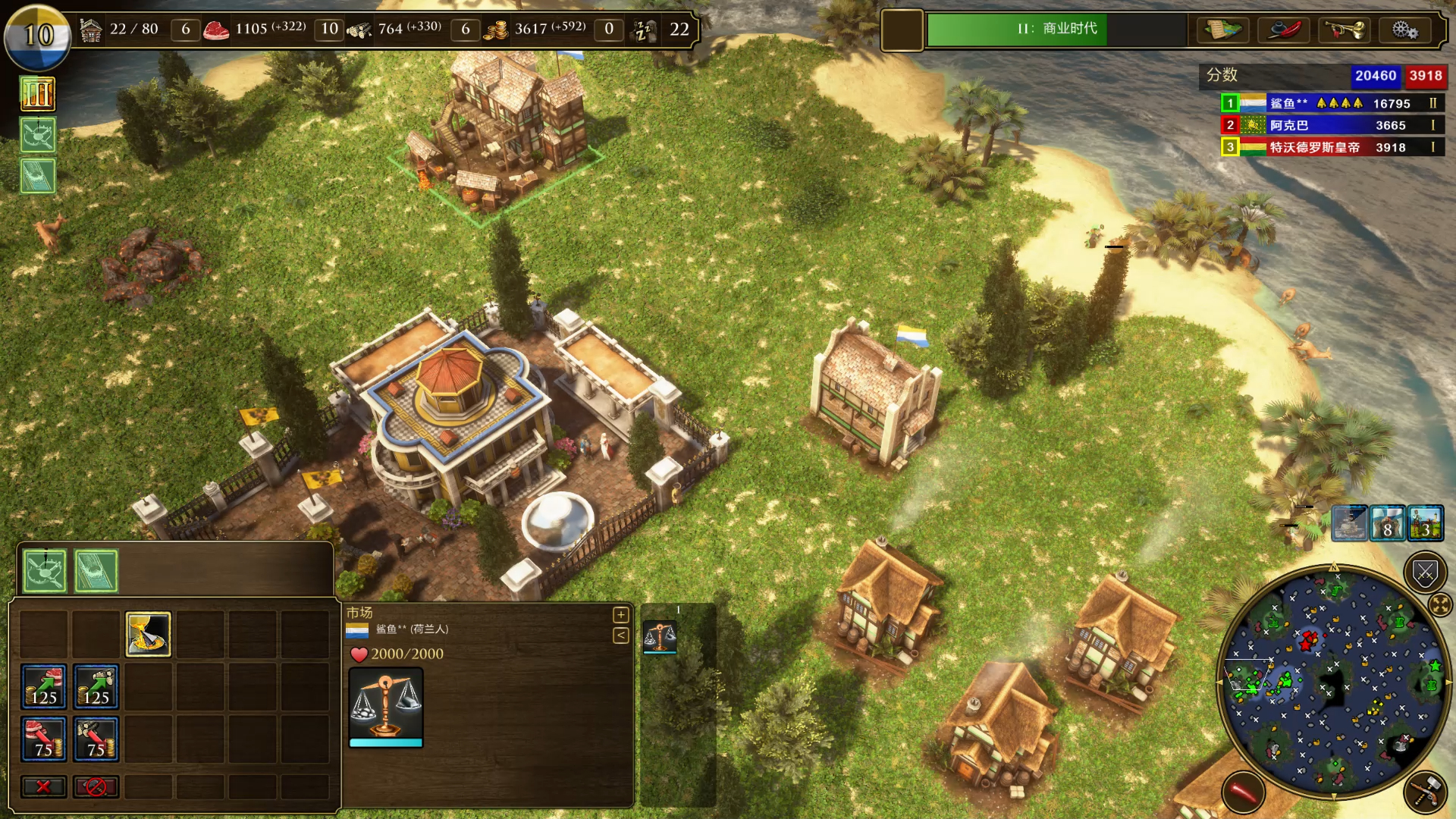Click the red chili button beside minimap
The image size is (1456, 819).
pyautogui.click(x=1243, y=792)
